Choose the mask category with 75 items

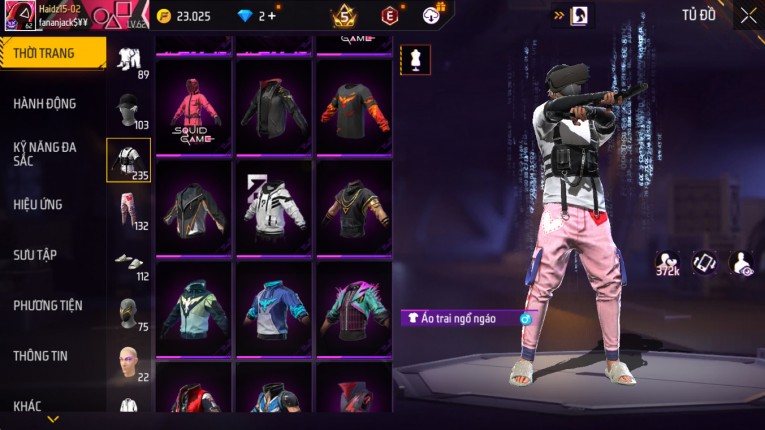click(129, 312)
